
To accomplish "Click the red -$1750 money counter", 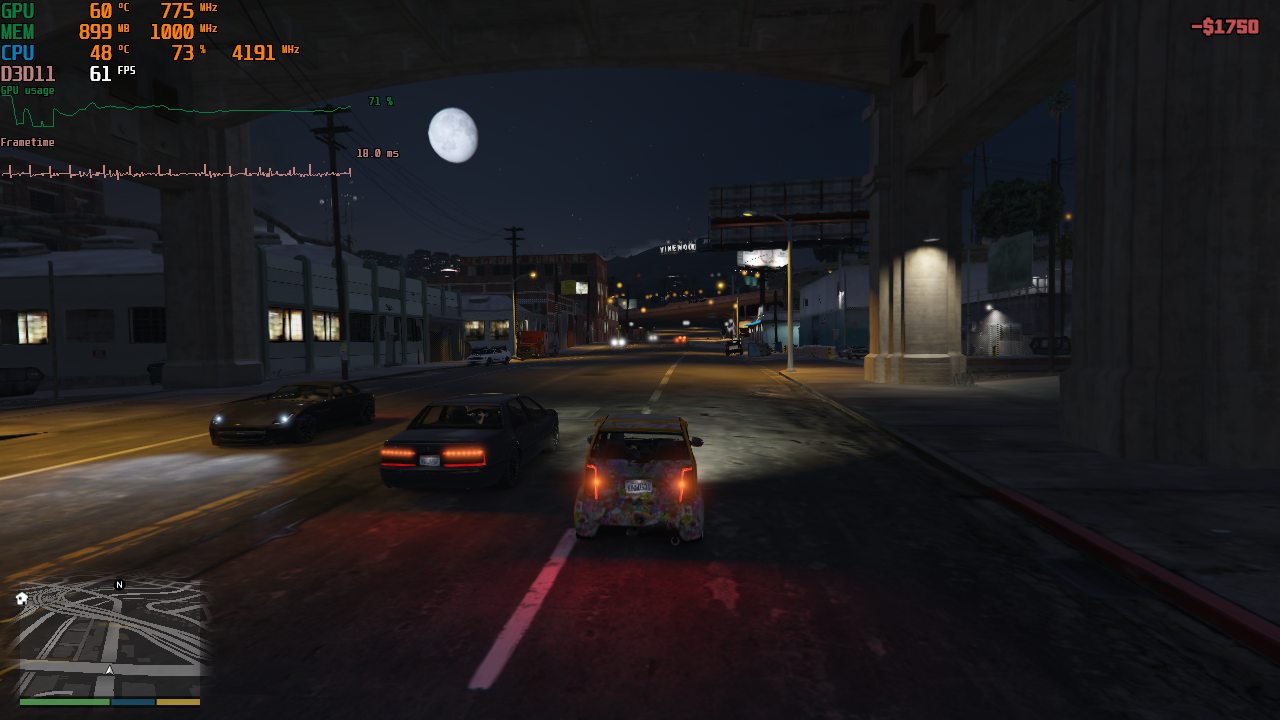I will point(1225,27).
